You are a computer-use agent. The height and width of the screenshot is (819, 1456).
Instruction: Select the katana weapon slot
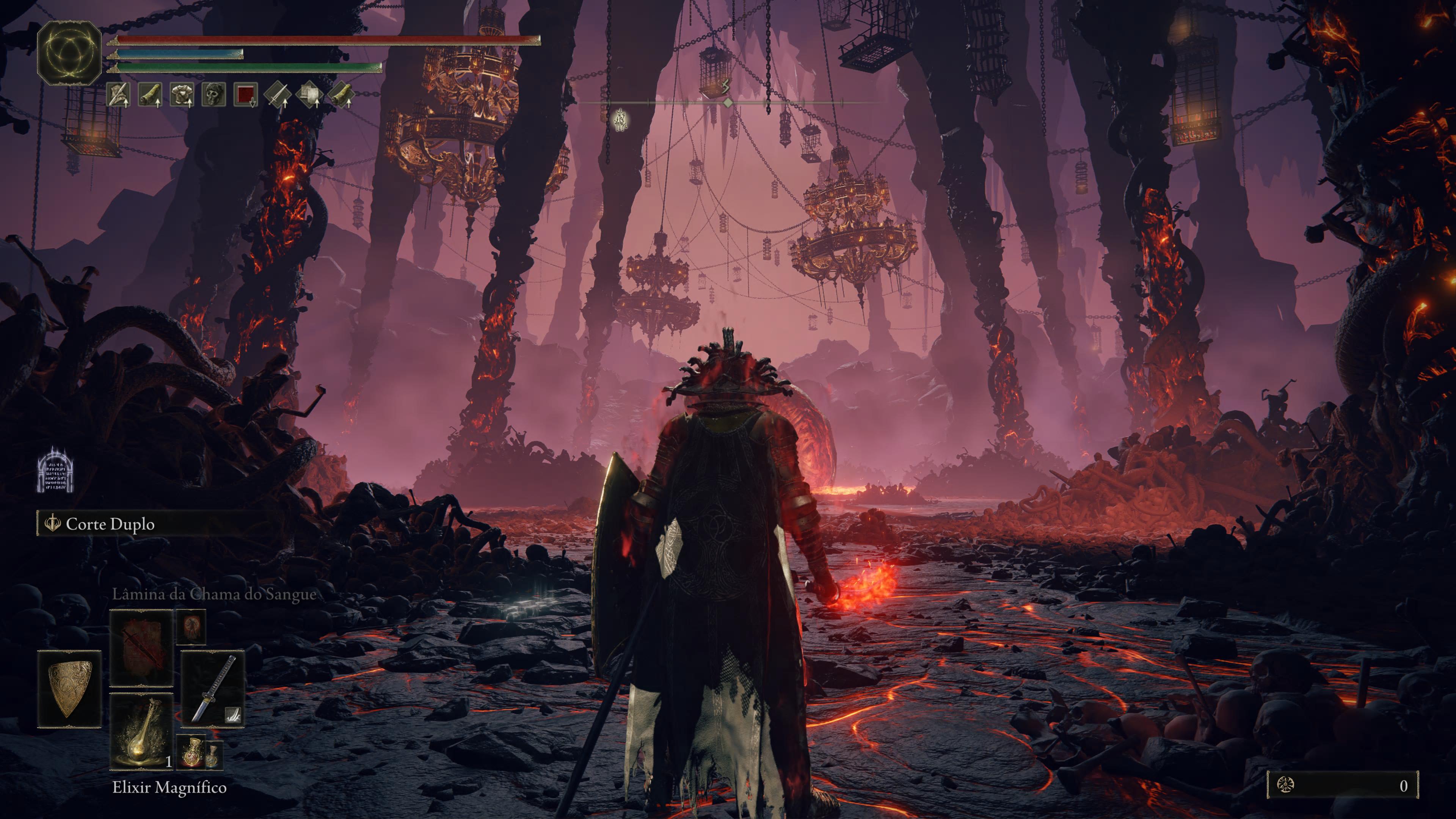[x=212, y=689]
